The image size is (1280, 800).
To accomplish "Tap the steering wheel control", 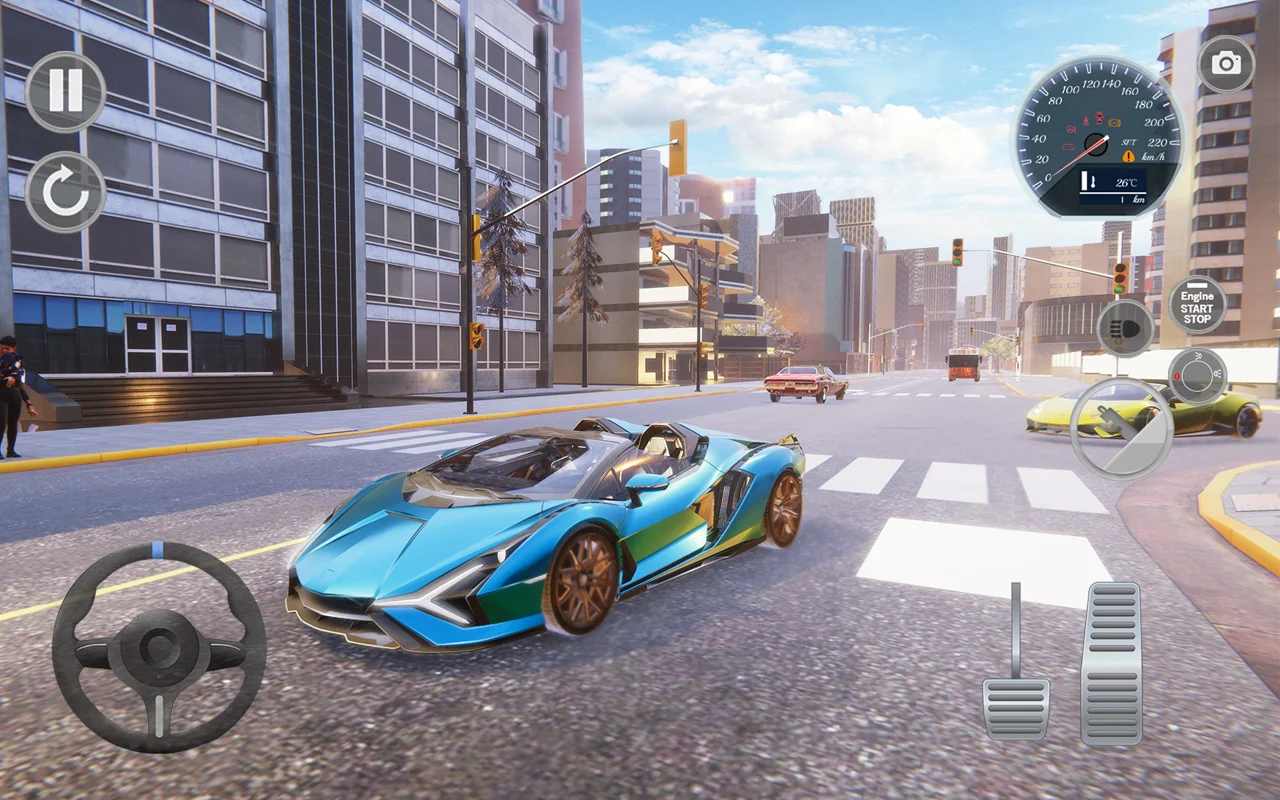I will tap(159, 648).
